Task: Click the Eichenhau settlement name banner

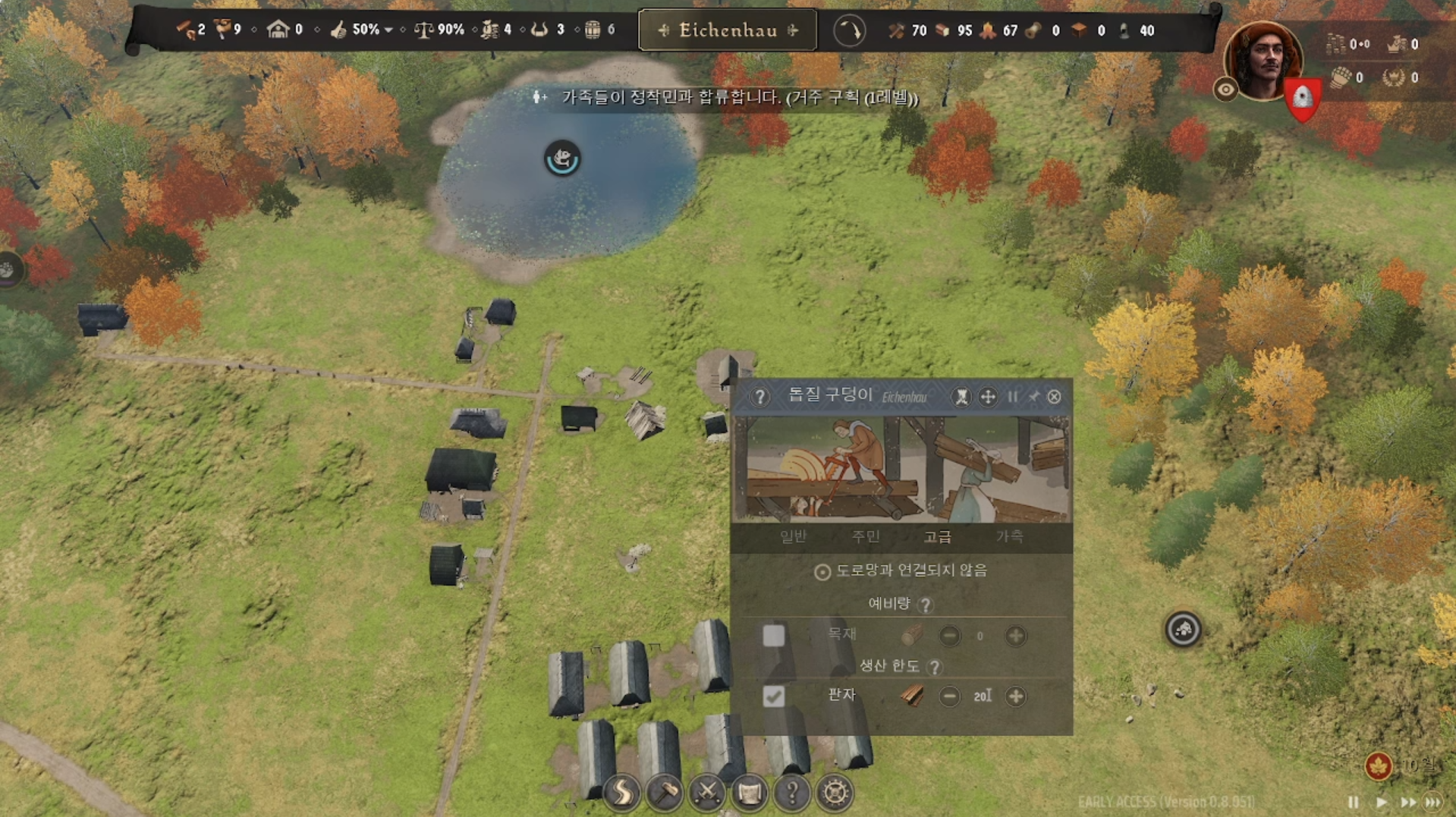Action: [728, 30]
